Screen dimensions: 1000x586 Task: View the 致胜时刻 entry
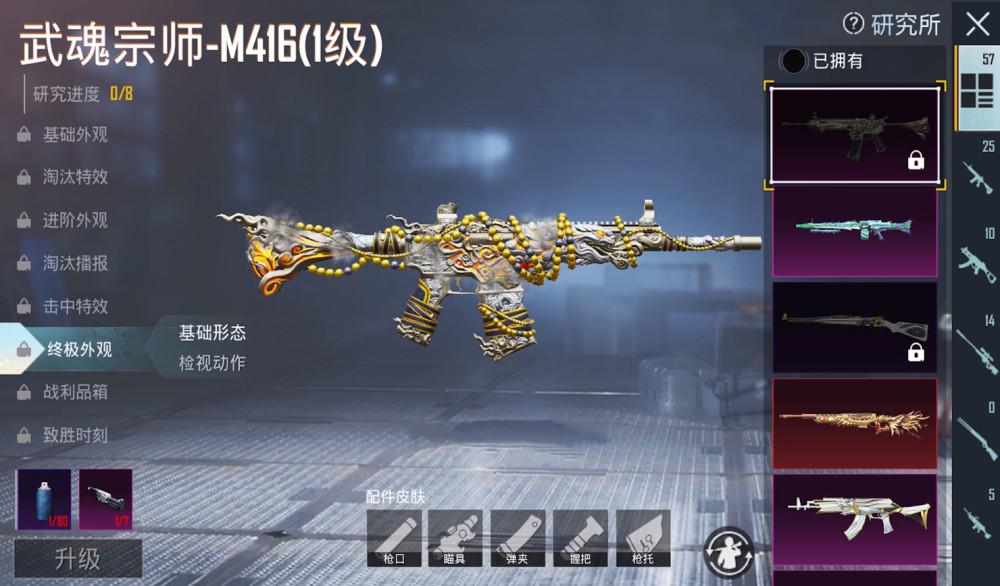coord(74,436)
